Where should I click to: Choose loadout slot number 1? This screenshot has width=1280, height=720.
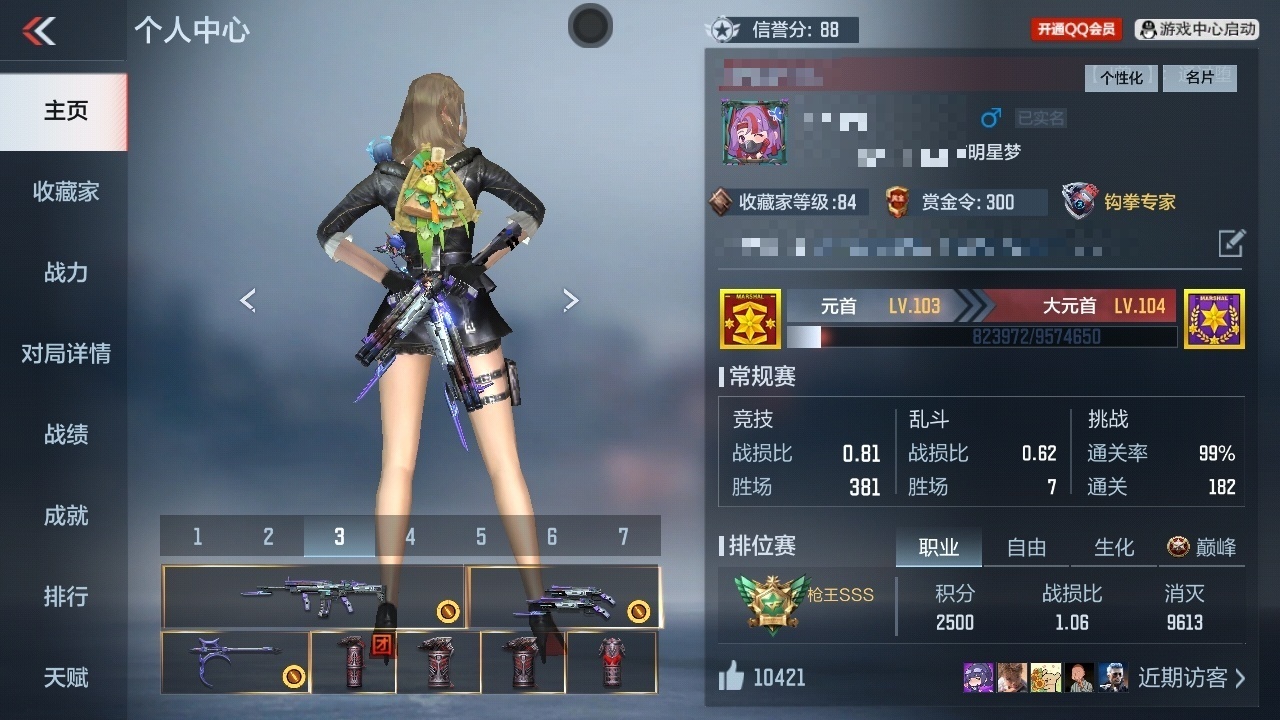pyautogui.click(x=197, y=537)
